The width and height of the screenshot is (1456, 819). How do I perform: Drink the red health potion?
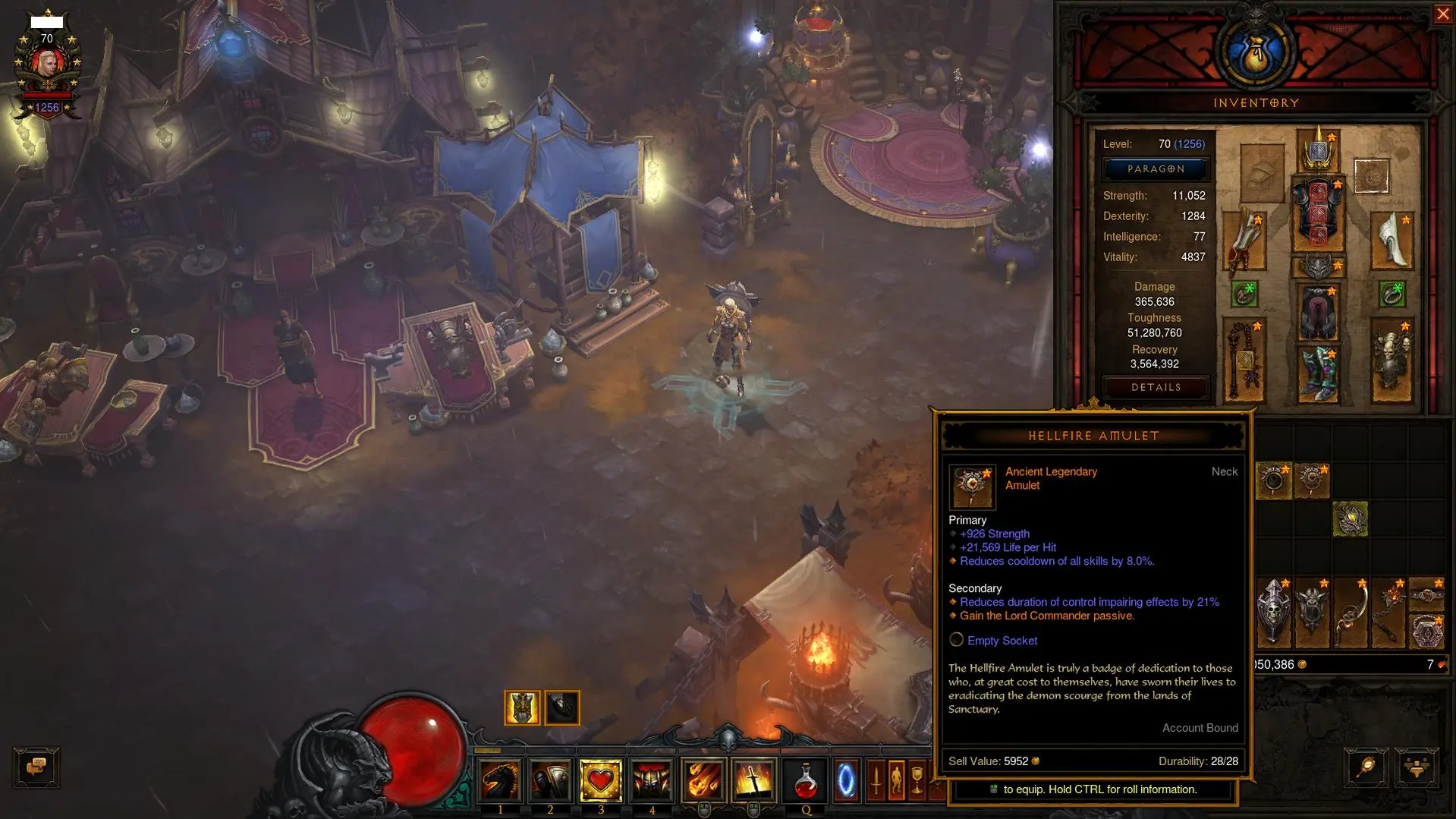coord(806,780)
